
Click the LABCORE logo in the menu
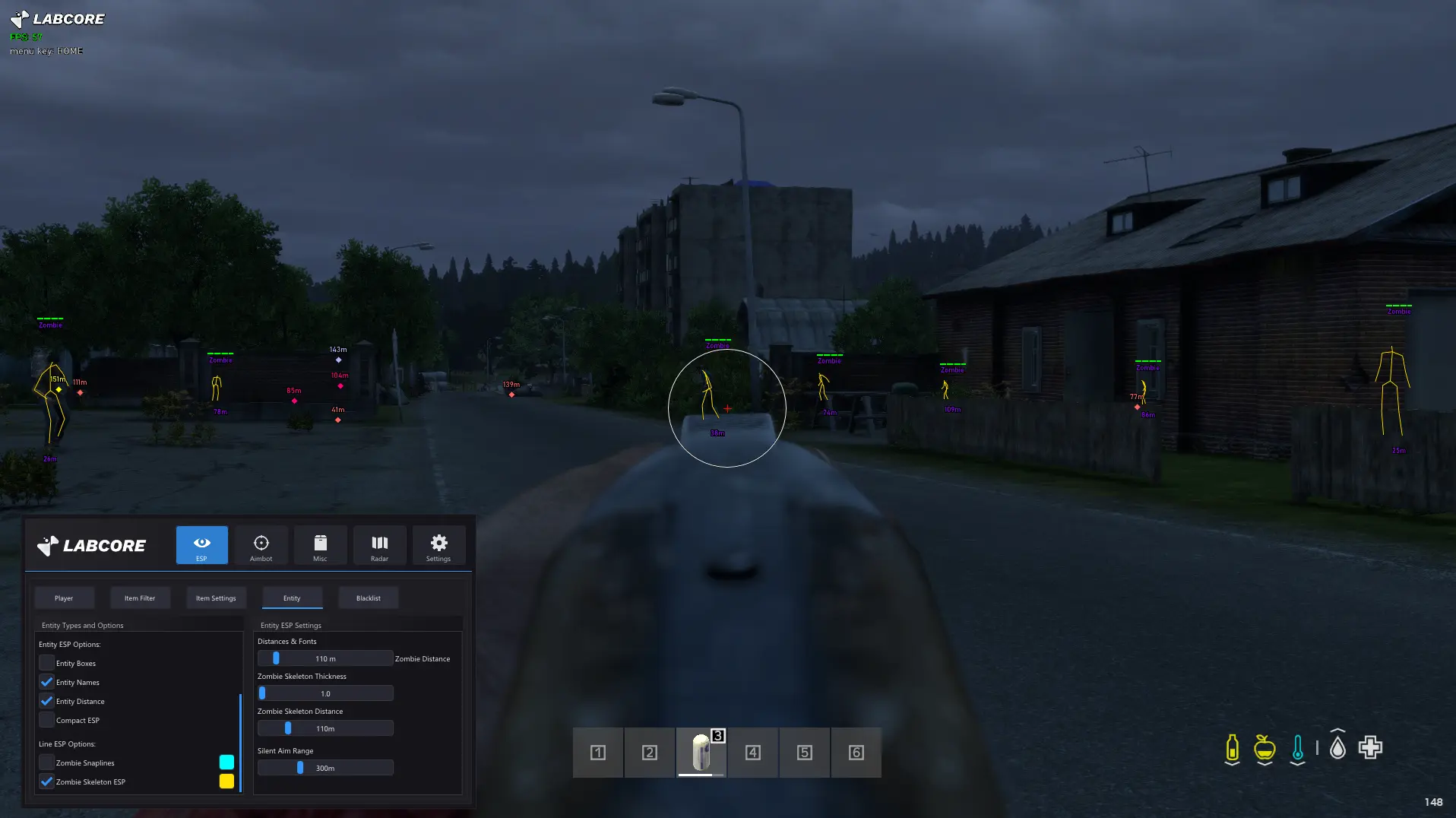click(91, 544)
